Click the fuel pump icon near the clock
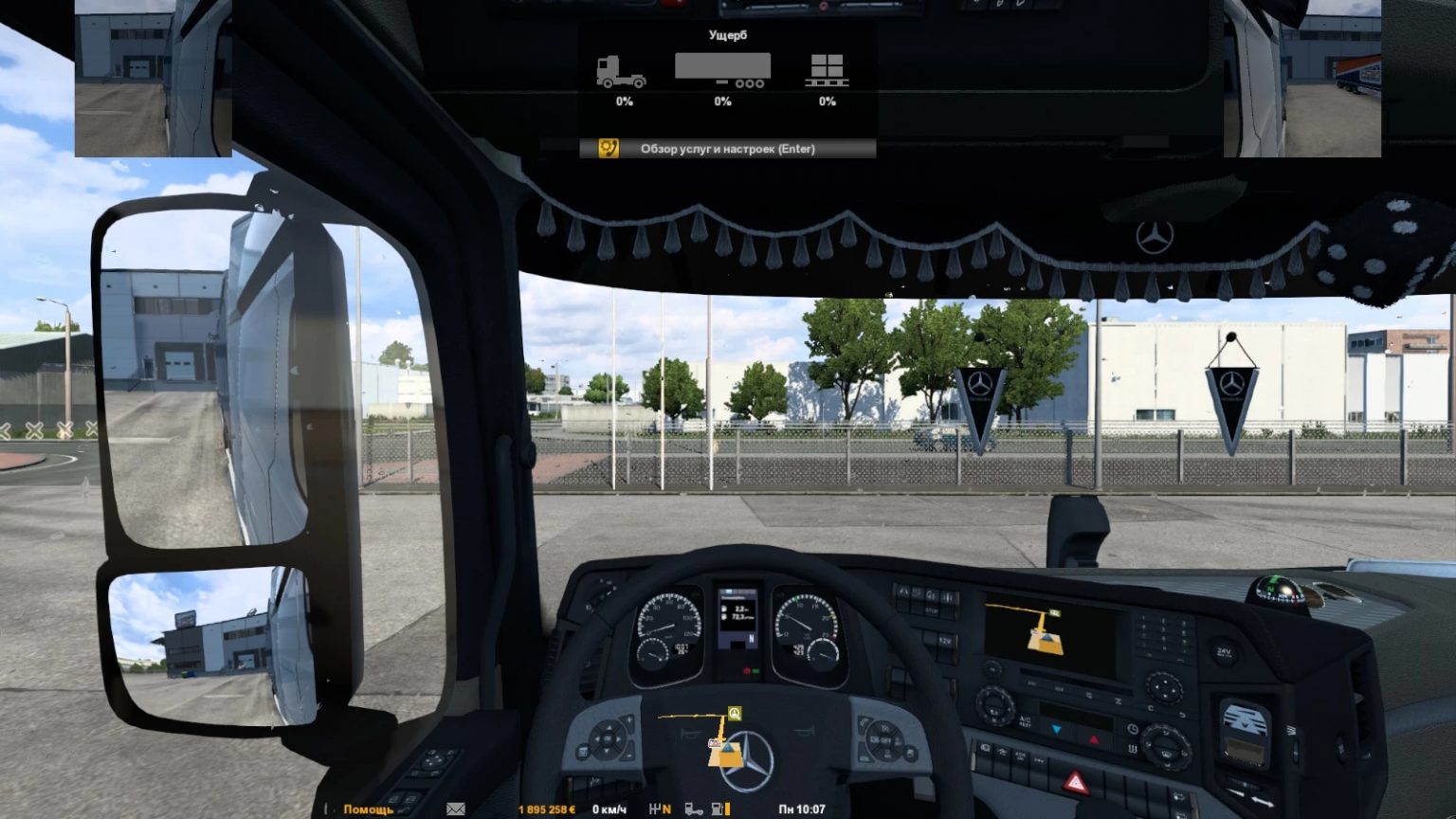 click(718, 810)
